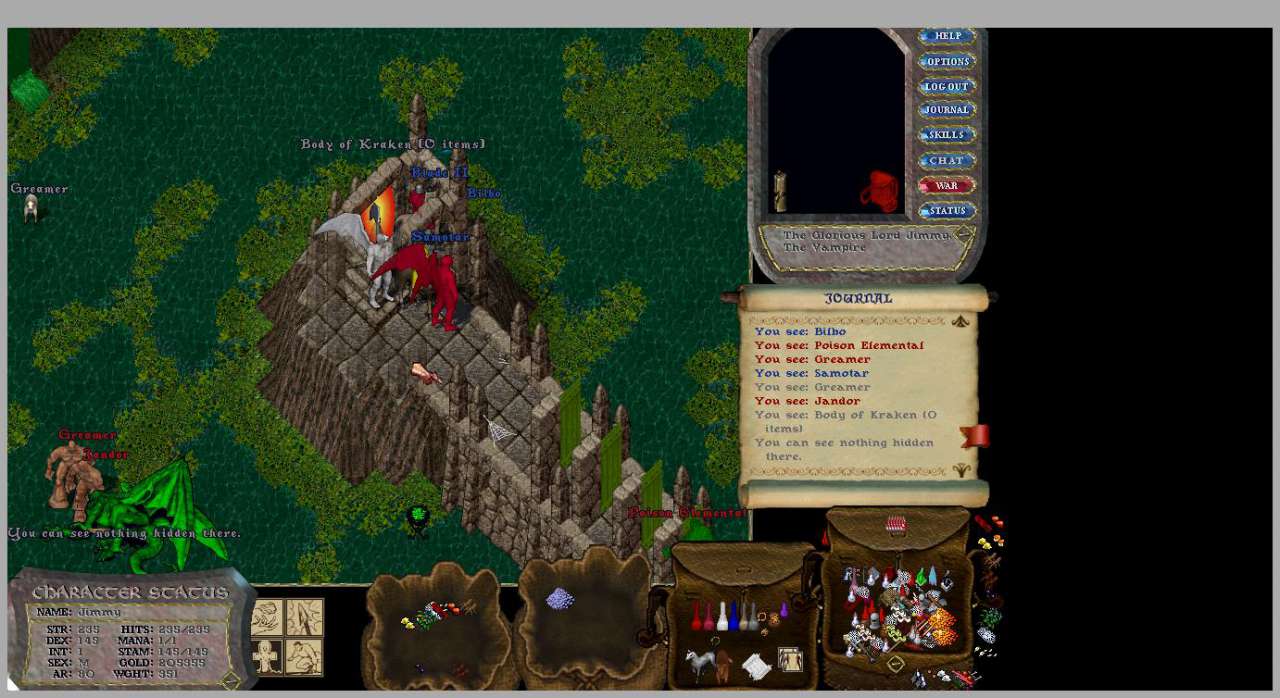Open the Chat window
This screenshot has height=698, width=1280.
pyautogui.click(x=946, y=160)
